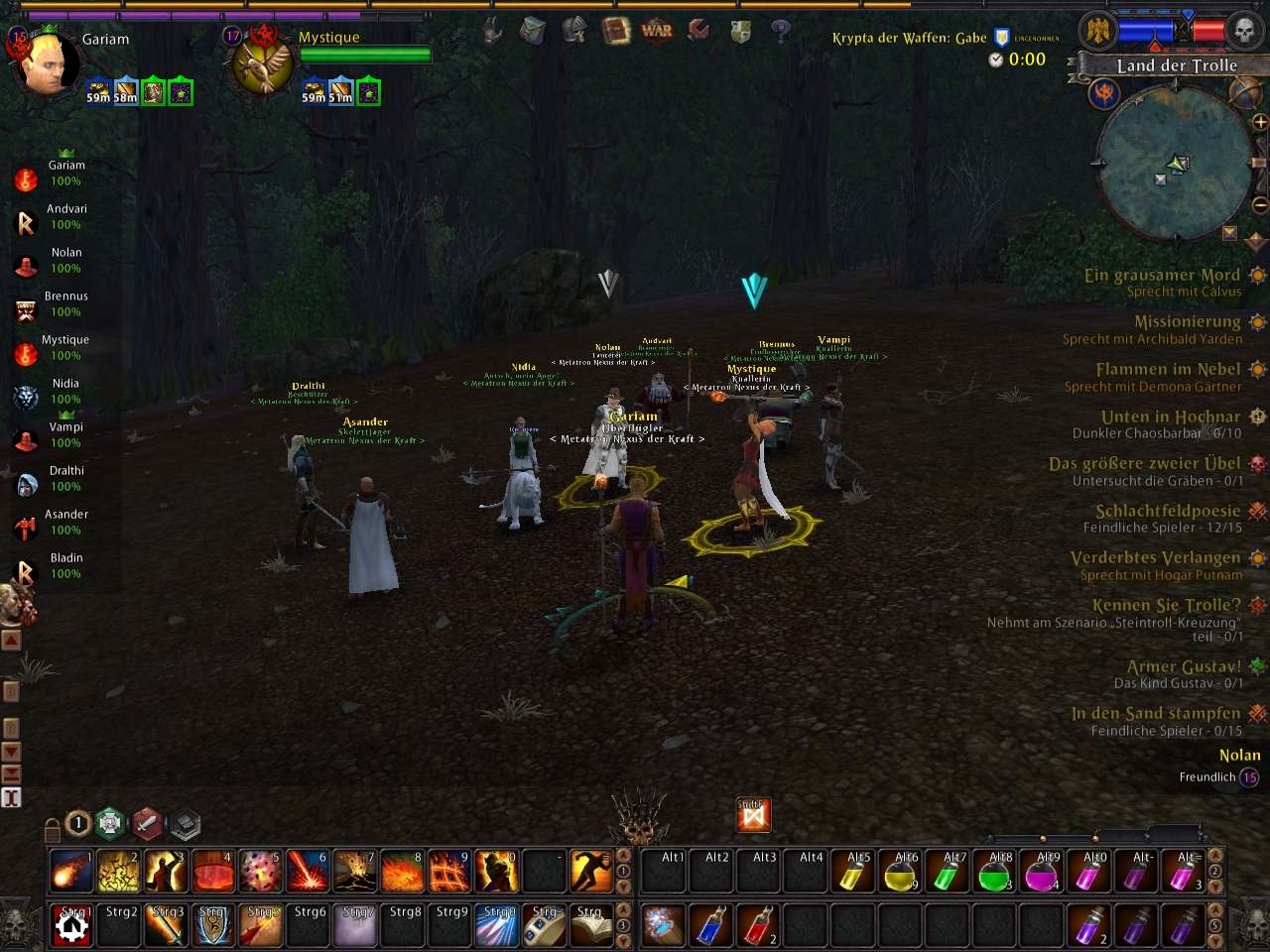Use the yellow potion in slot Alt5
This screenshot has height=952, width=1270.
[x=853, y=872]
